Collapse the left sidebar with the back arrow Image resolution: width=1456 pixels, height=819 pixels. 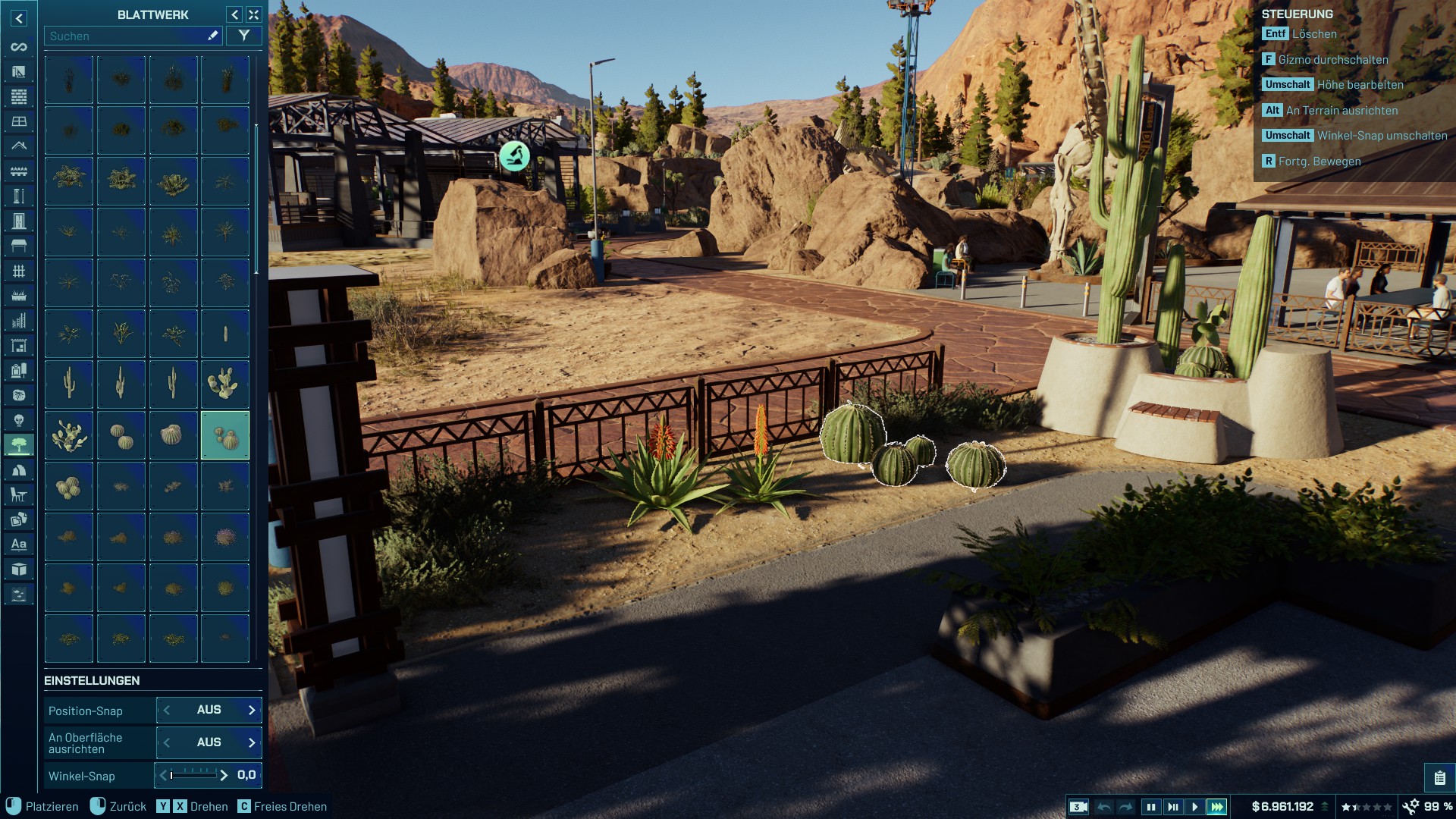pos(19,18)
